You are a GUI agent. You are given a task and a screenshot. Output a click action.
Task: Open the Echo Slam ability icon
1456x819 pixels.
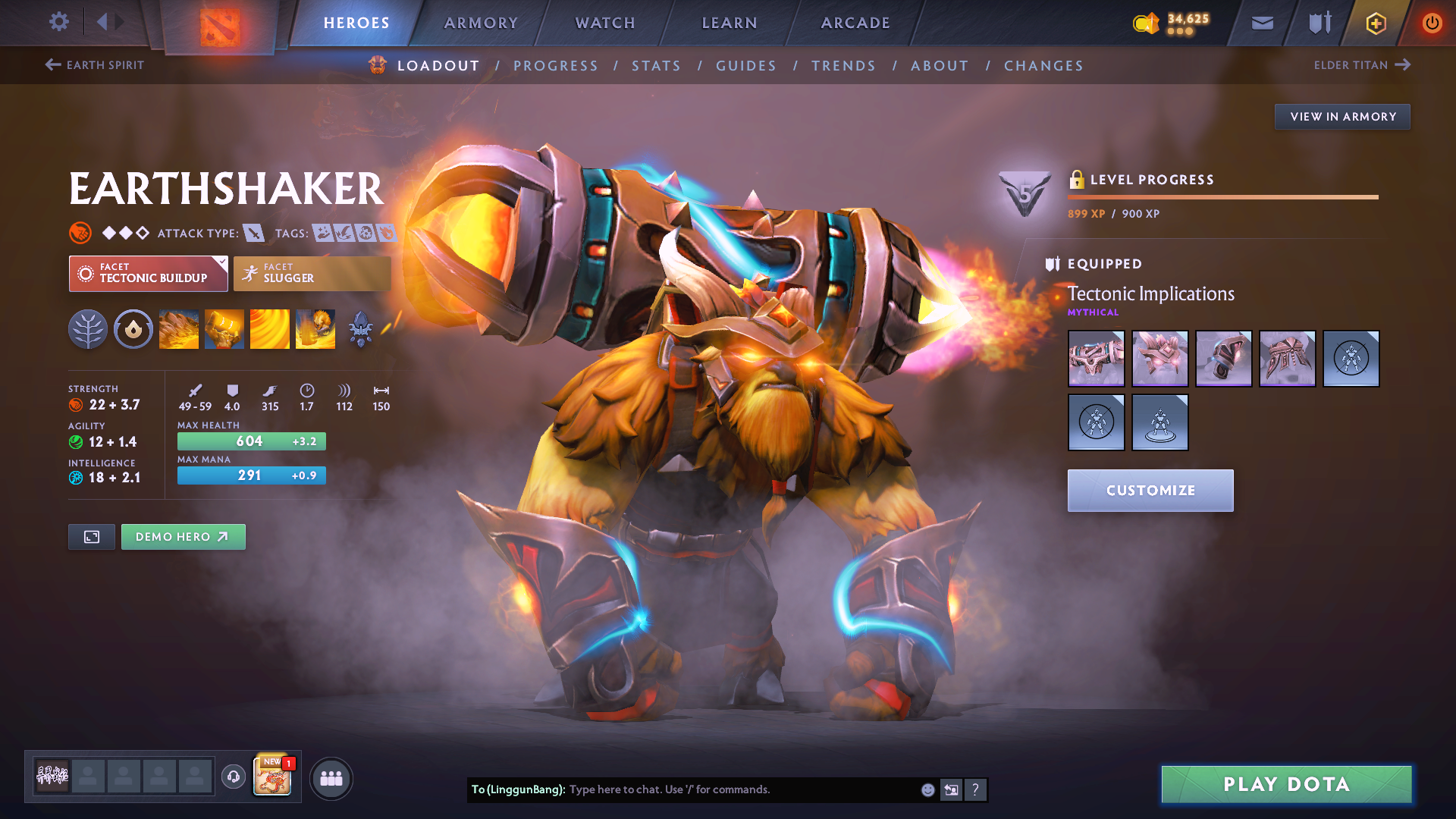[x=315, y=328]
